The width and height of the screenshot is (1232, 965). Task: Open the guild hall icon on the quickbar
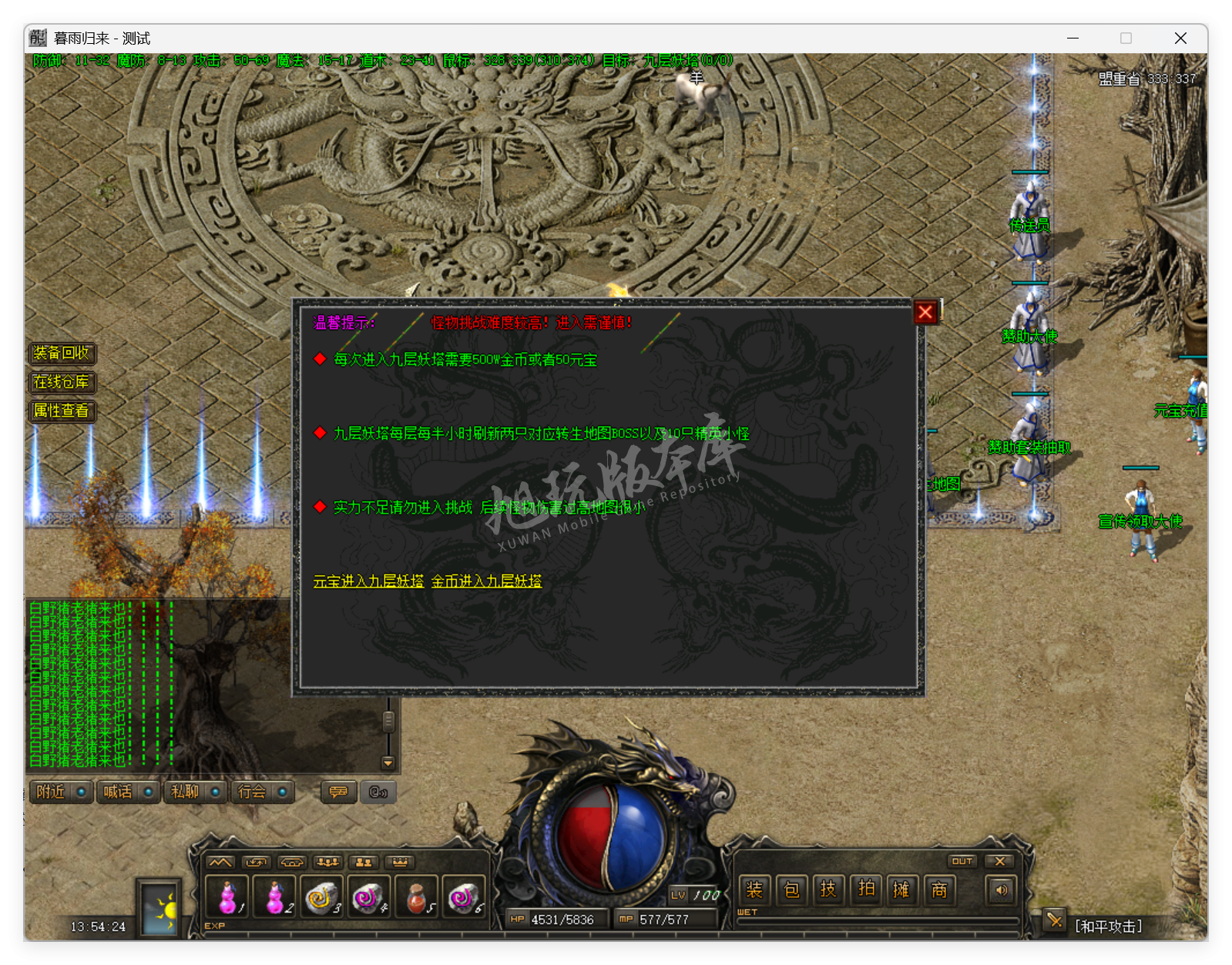(291, 863)
